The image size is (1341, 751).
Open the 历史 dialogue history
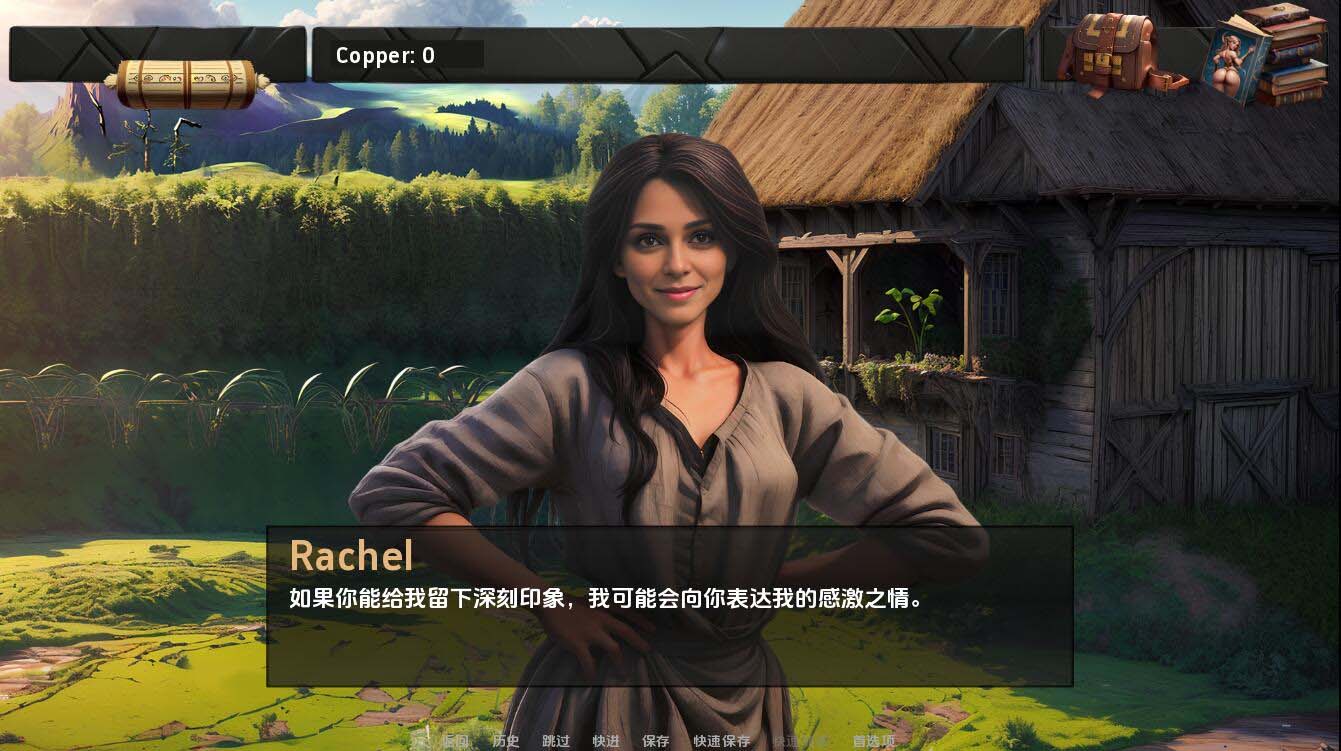pos(505,741)
